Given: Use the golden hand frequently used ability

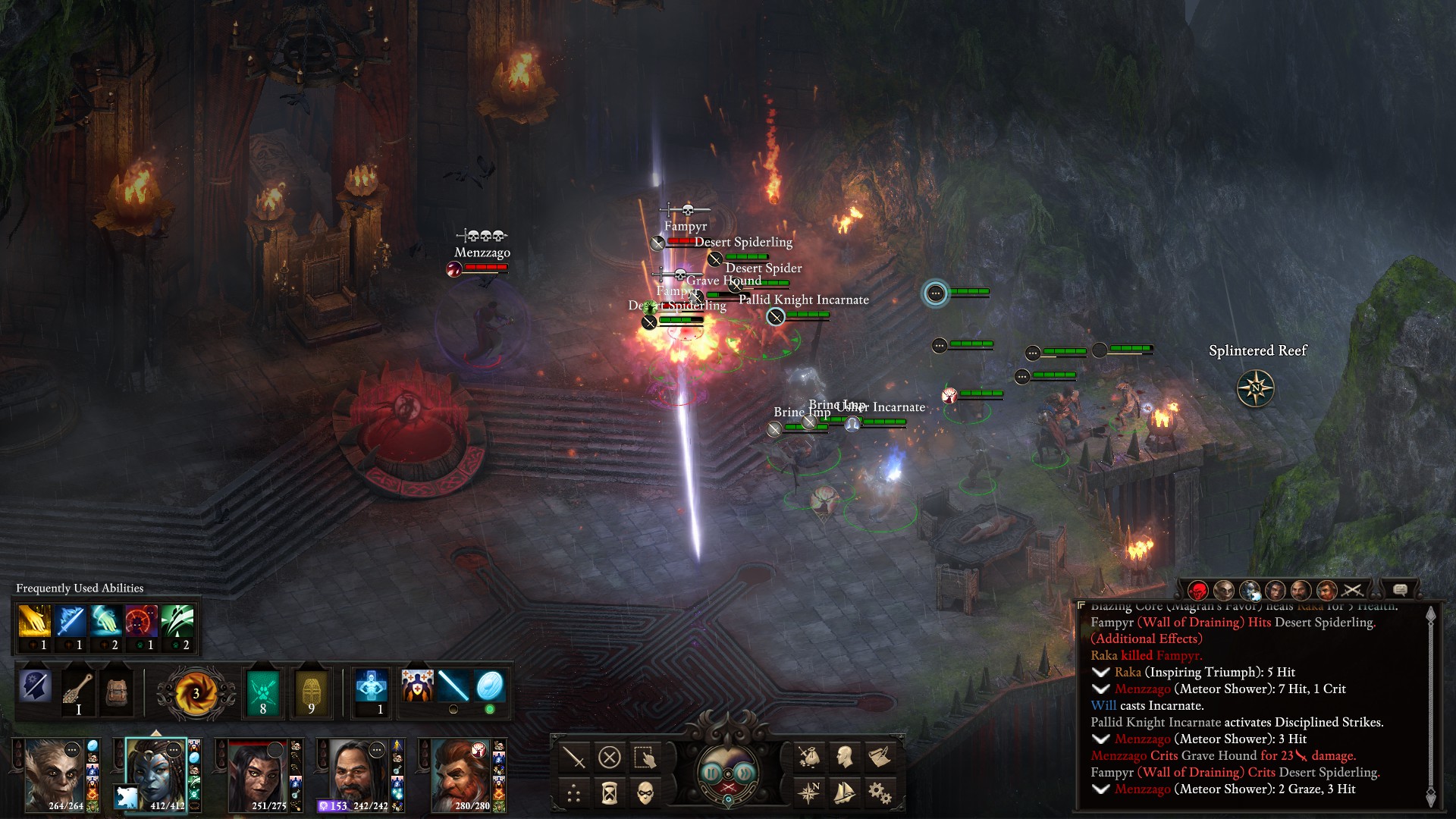Looking at the screenshot, I should (34, 622).
